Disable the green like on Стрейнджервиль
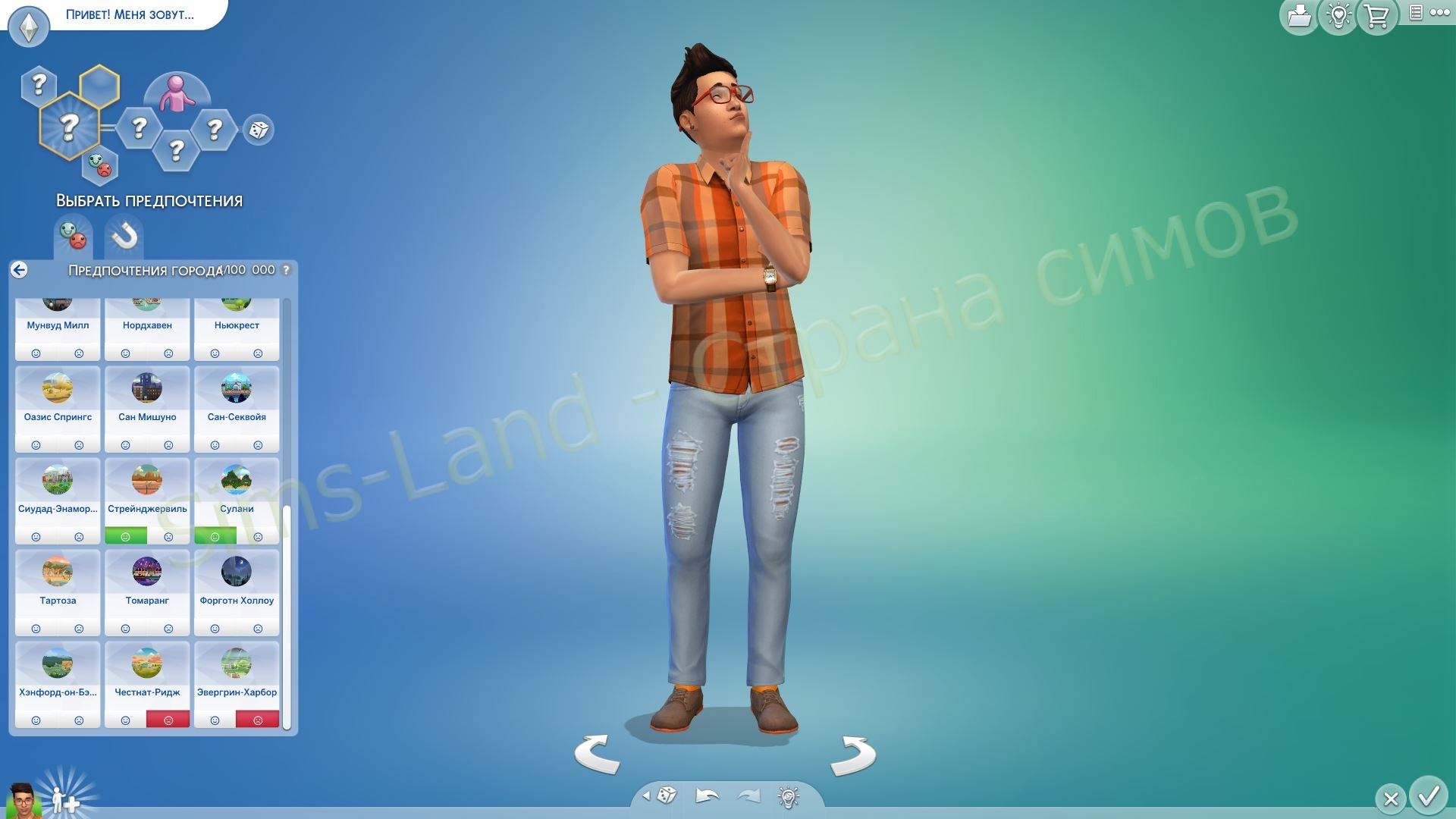 pos(126,536)
